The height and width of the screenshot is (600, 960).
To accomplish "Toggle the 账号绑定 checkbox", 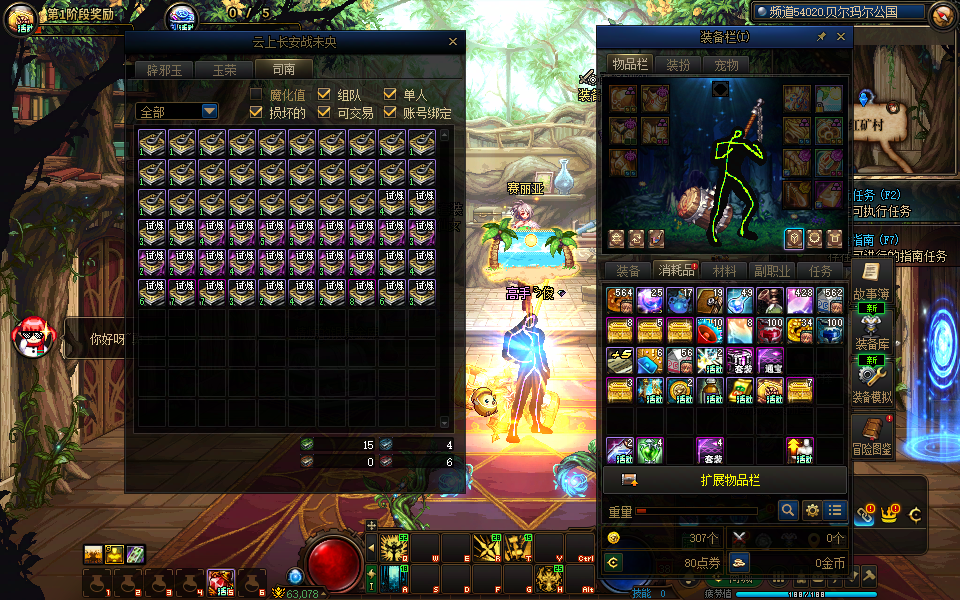I will (x=390, y=113).
